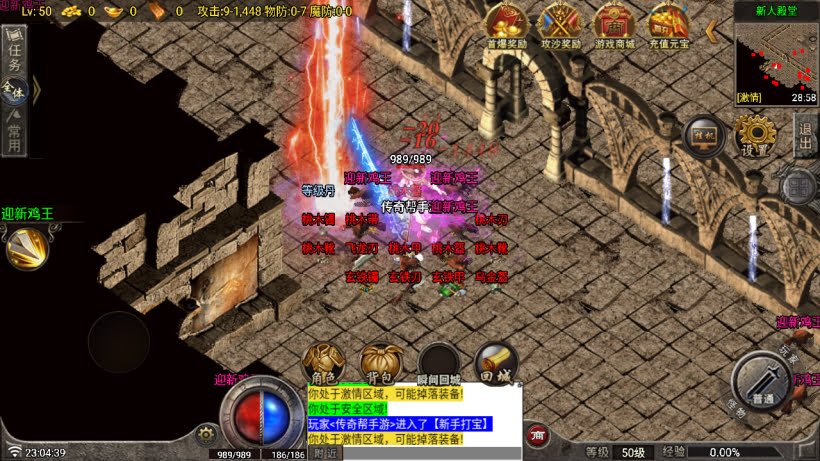Select the 全体 round button
This screenshot has width=820, height=461.
14,90
